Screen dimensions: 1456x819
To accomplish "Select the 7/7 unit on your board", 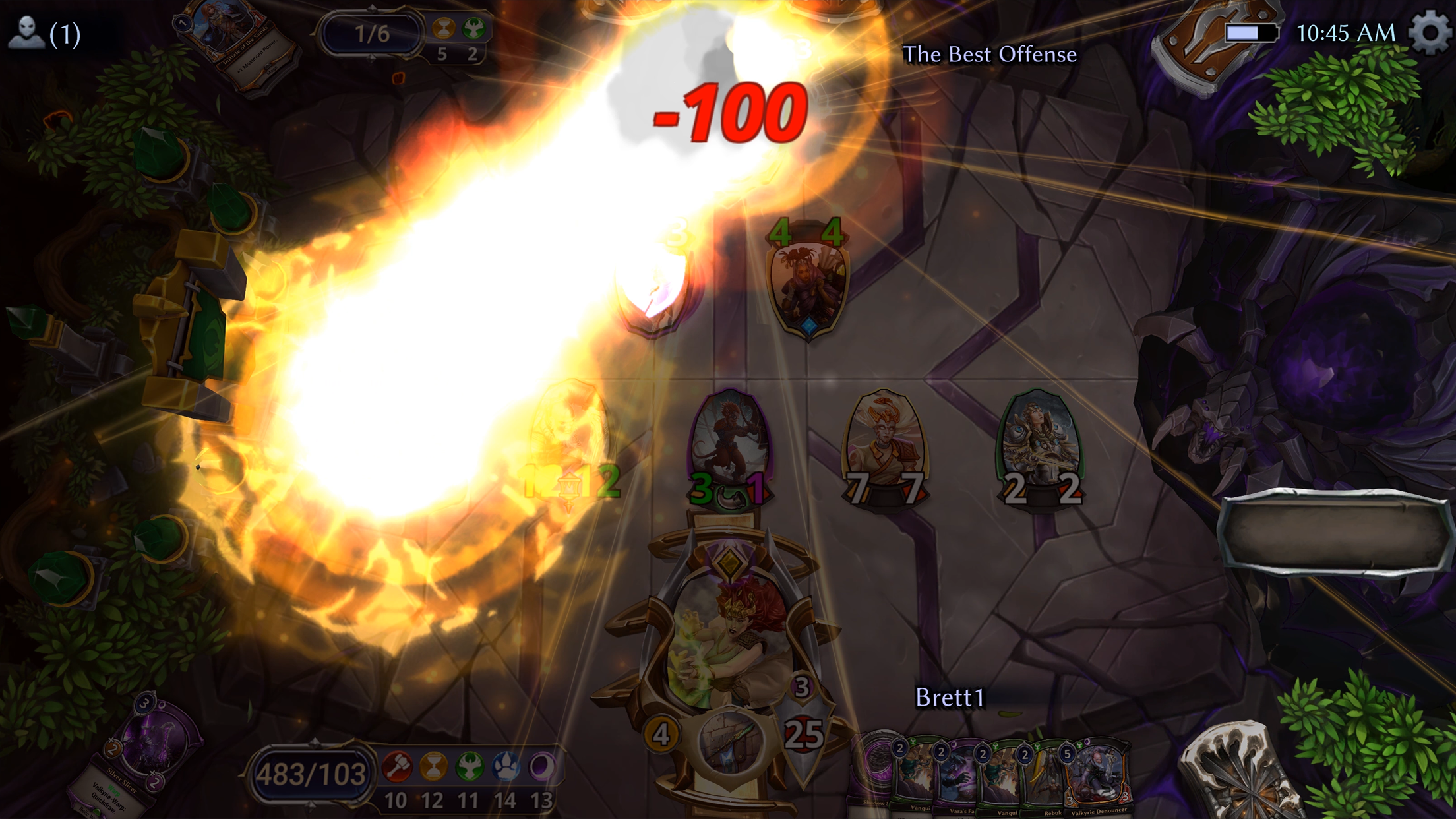I will (x=884, y=445).
